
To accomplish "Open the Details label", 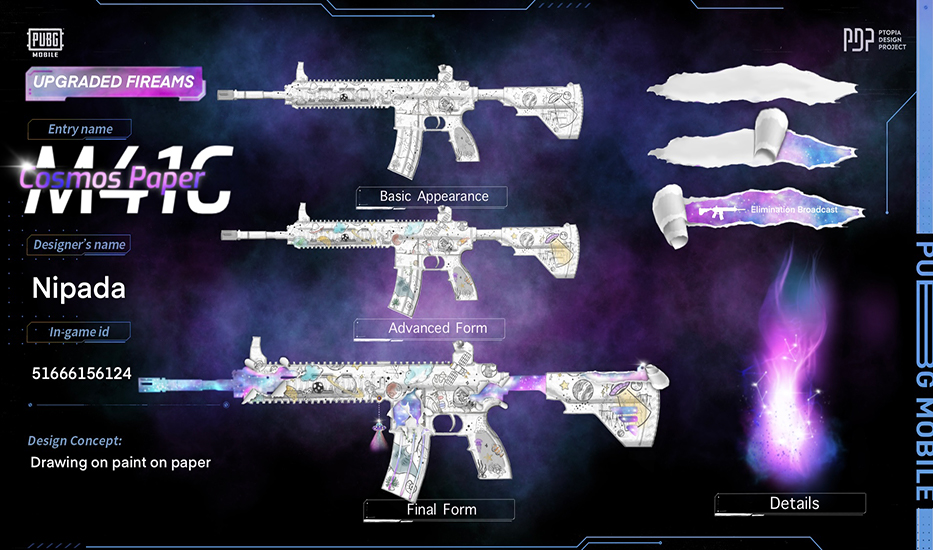I will click(x=794, y=503).
